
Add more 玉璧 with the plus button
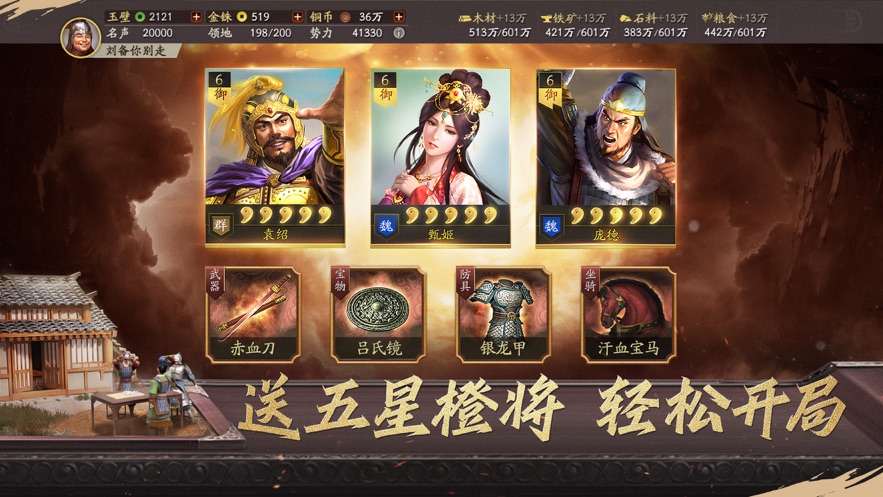pos(196,17)
